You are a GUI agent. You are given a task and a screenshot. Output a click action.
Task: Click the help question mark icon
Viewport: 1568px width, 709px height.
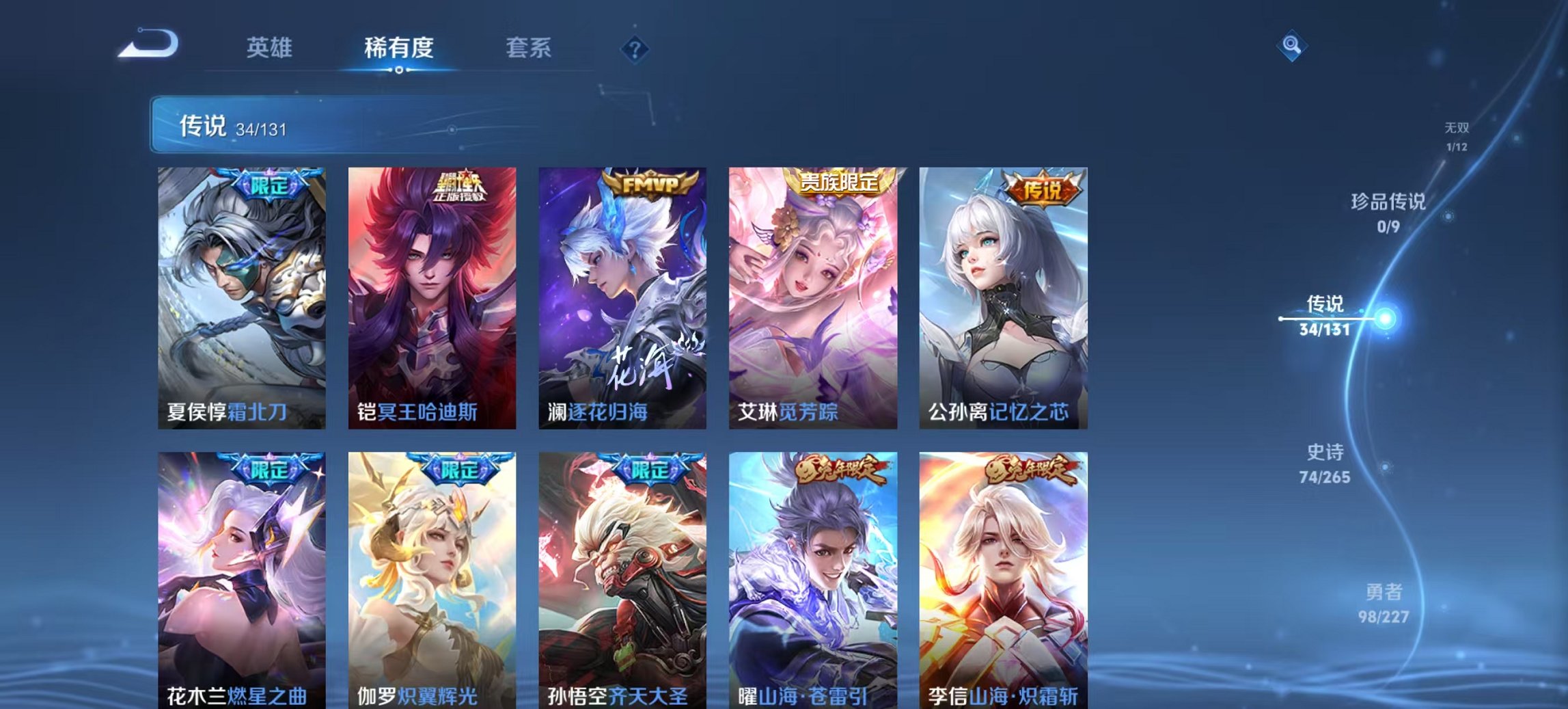tap(635, 48)
